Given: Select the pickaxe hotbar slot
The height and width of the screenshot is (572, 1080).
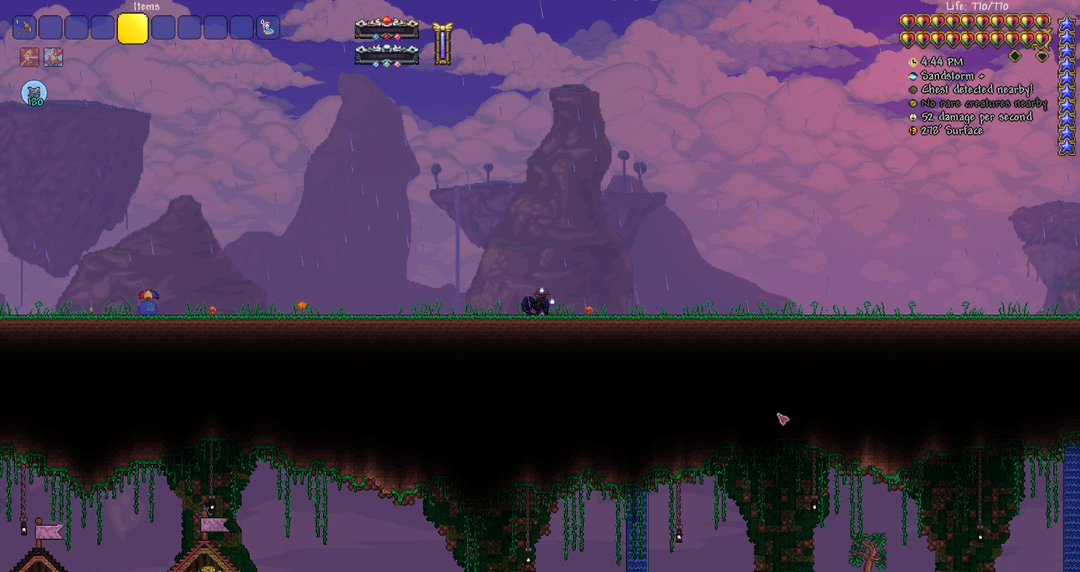Looking at the screenshot, I should 25,28.
